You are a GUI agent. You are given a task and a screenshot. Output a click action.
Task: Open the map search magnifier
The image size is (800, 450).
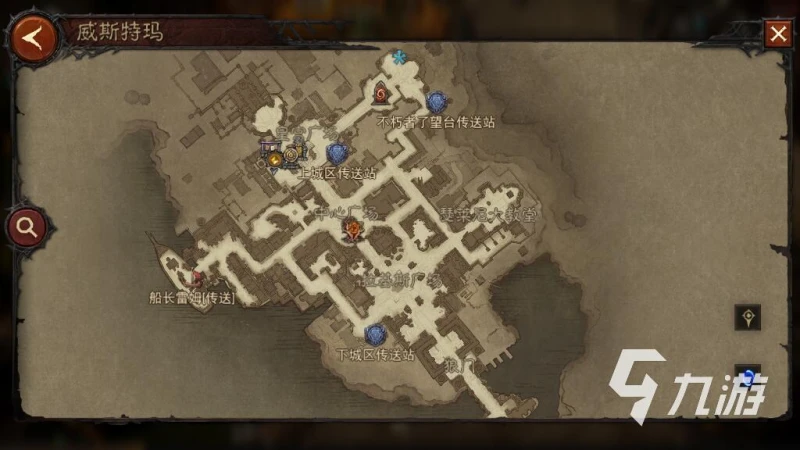[x=26, y=227]
